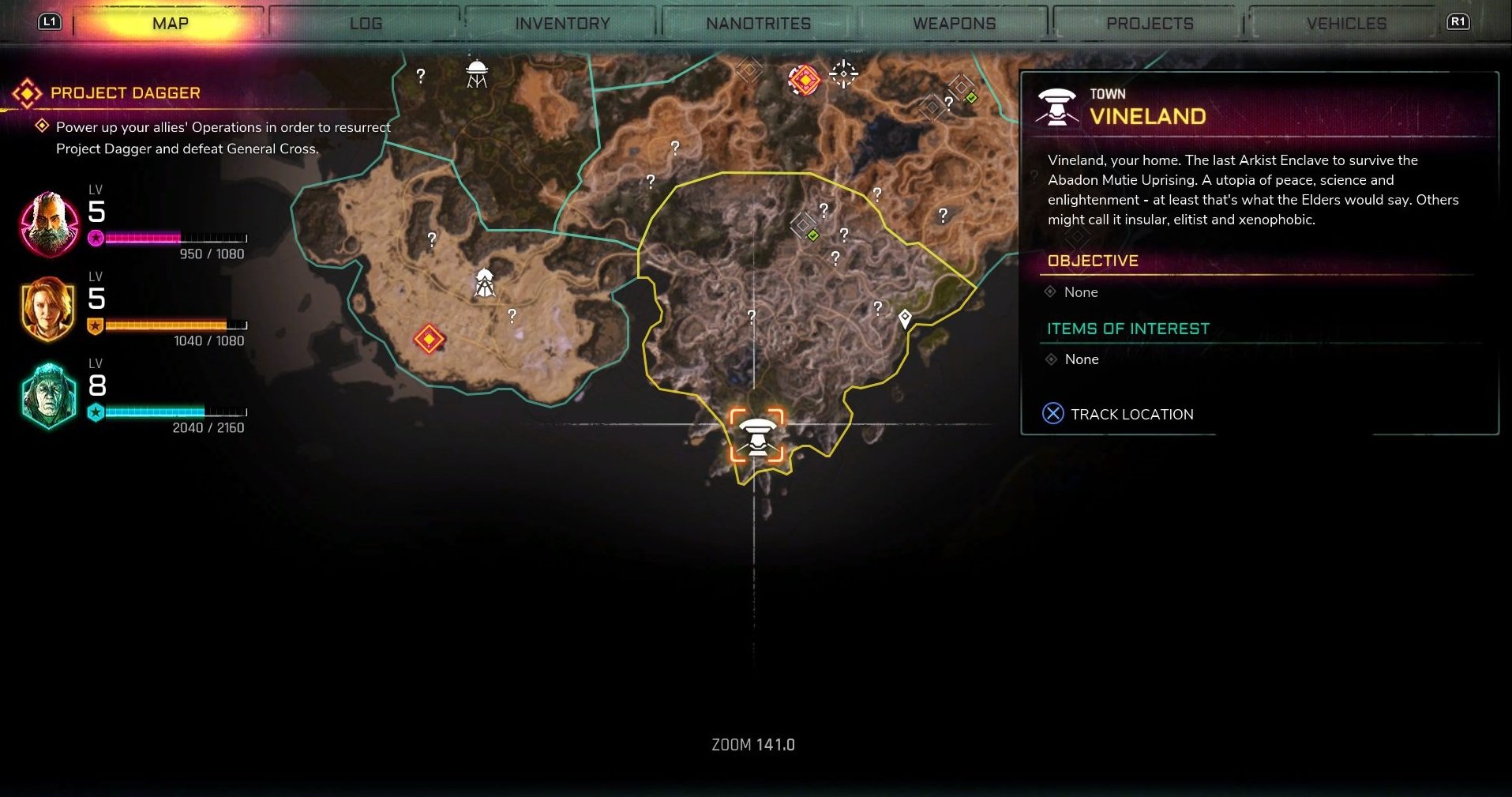Select the white waypoint pin marker

coord(905,318)
